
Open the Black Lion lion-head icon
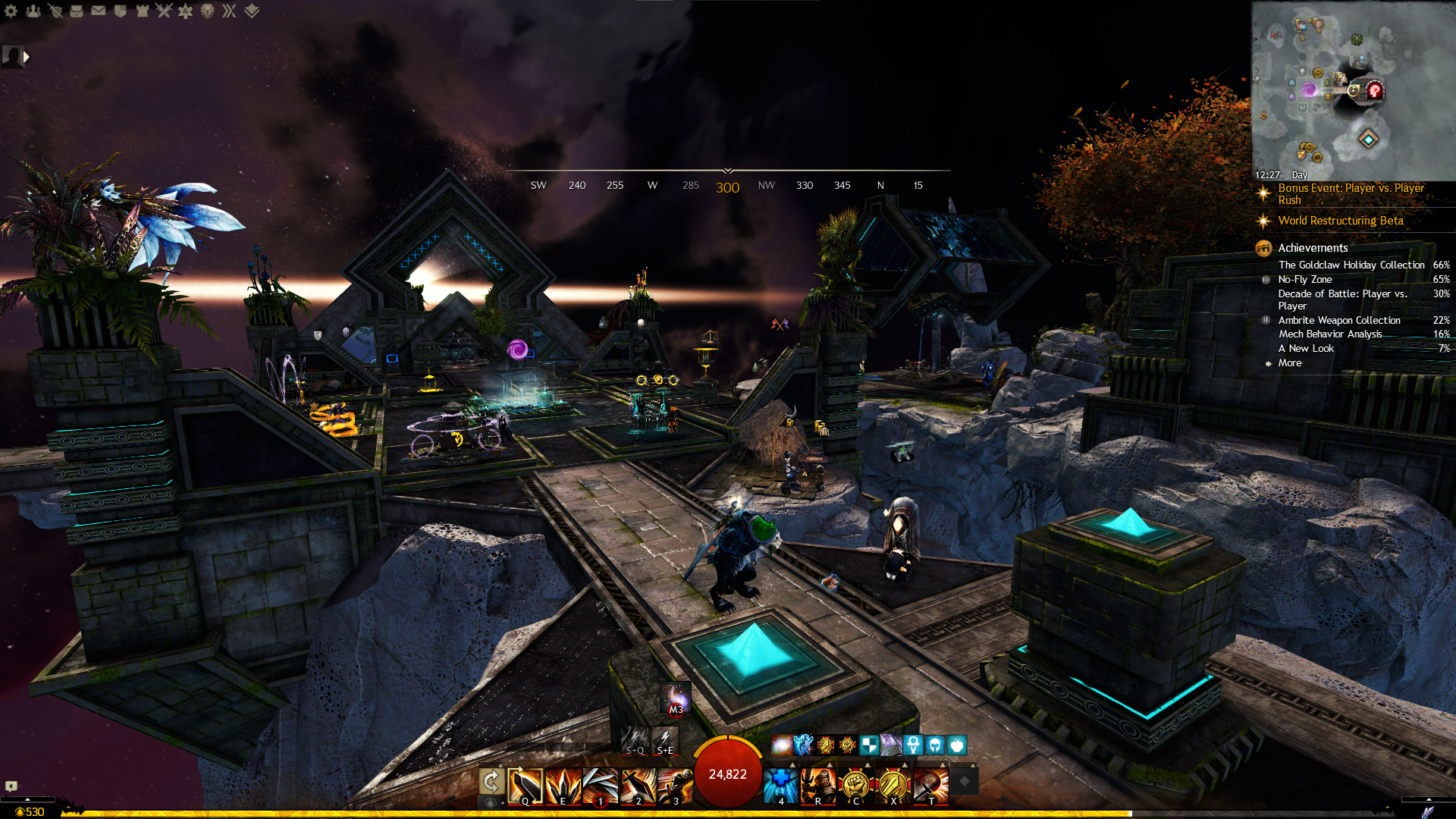coord(207,11)
